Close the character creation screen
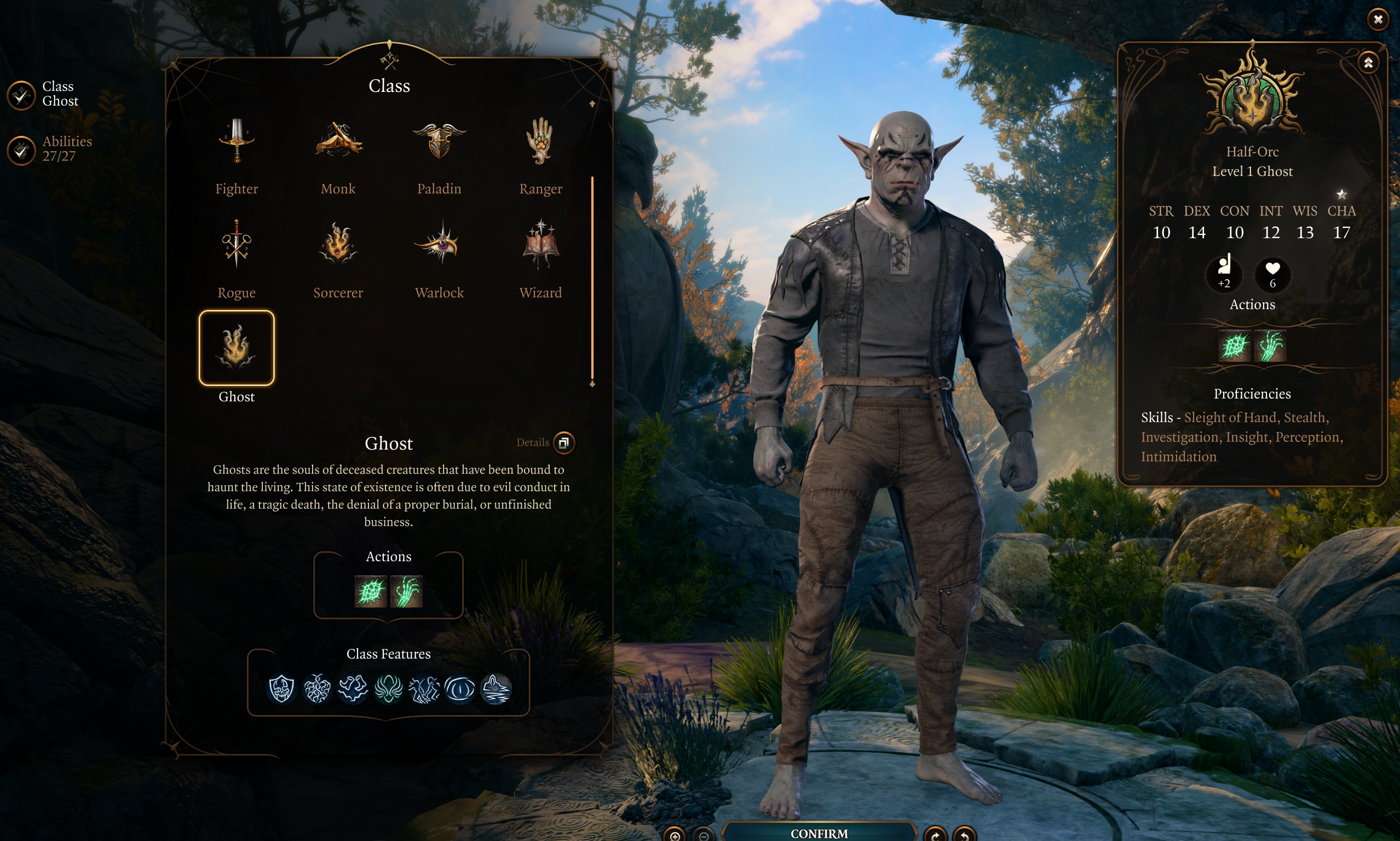The width and height of the screenshot is (1400, 841). coord(1378,20)
